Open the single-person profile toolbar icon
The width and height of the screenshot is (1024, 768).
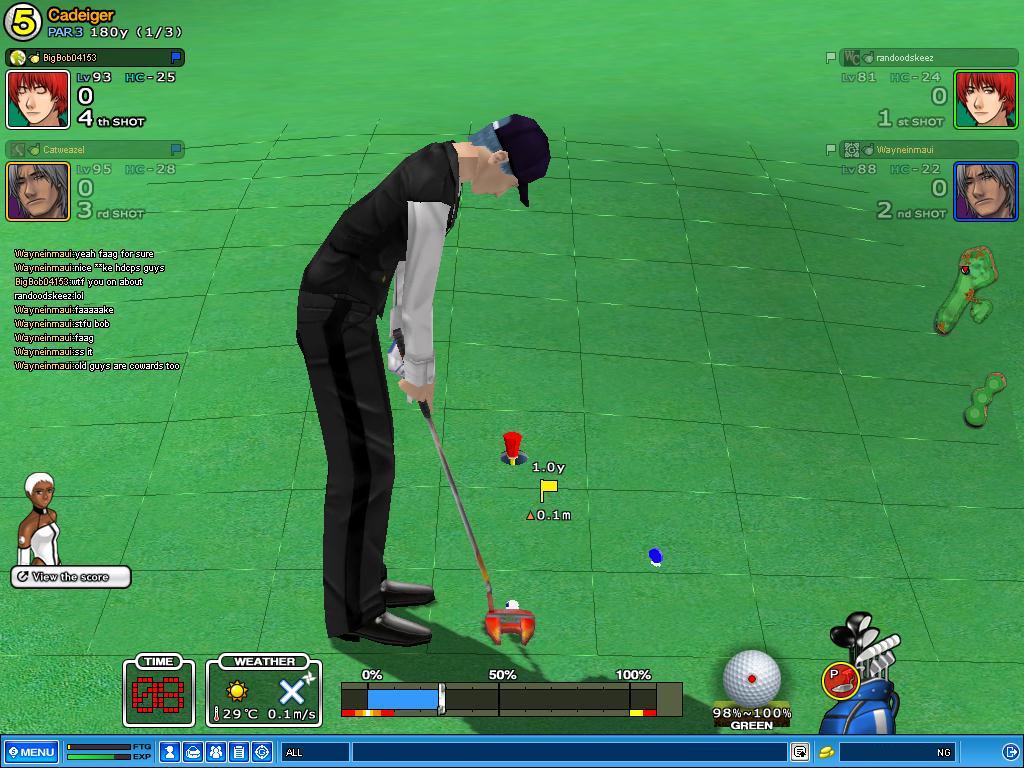pos(171,752)
